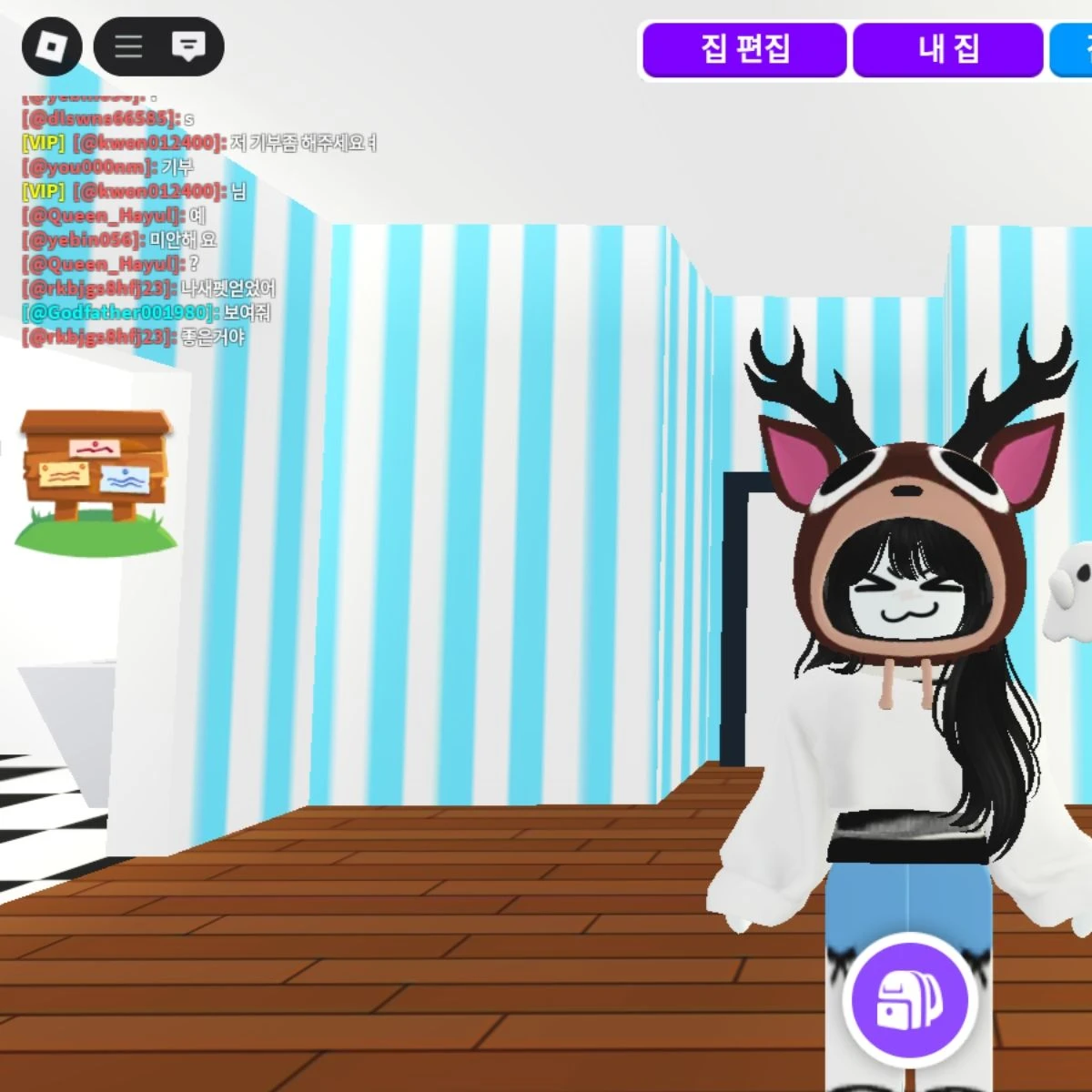Select the 내 집 button
1092x1092 pixels.
(x=947, y=49)
